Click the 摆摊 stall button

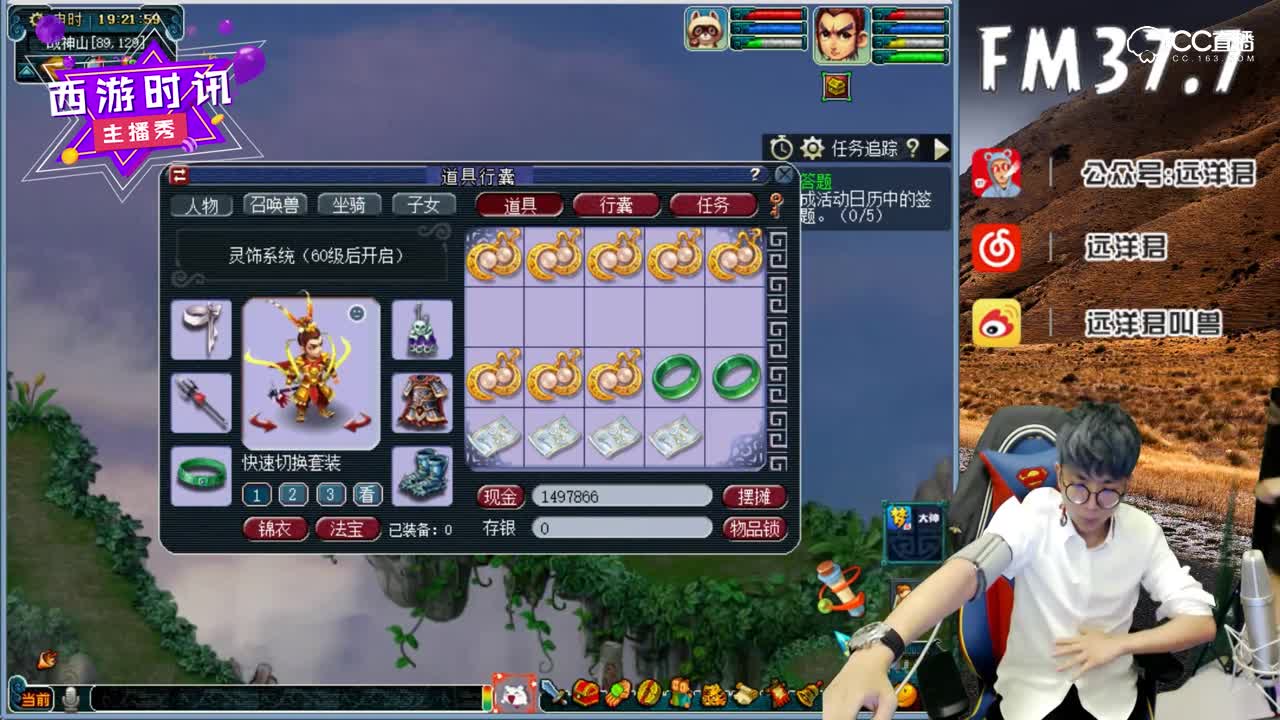753,496
